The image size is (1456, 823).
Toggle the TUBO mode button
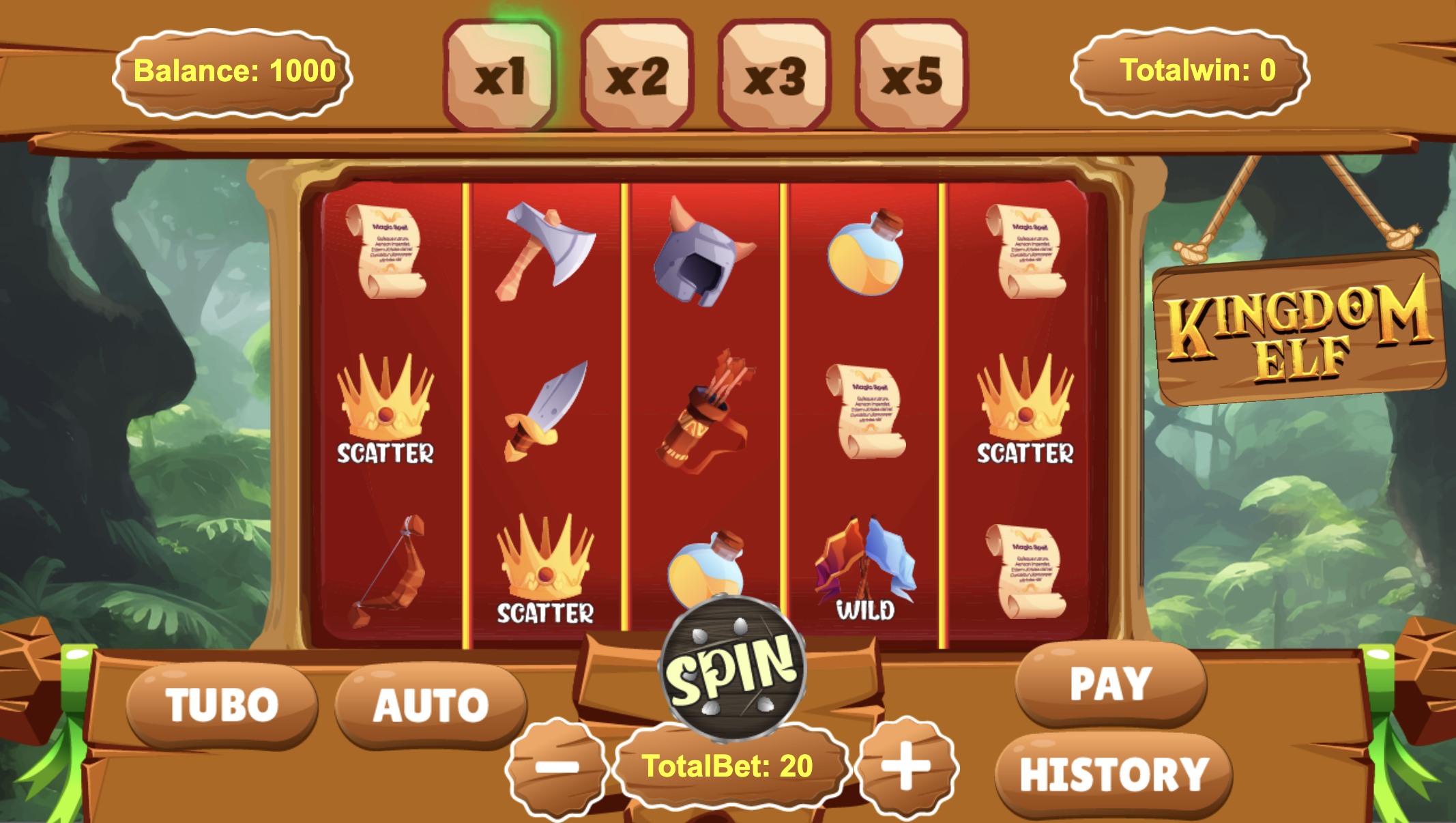[x=222, y=704]
